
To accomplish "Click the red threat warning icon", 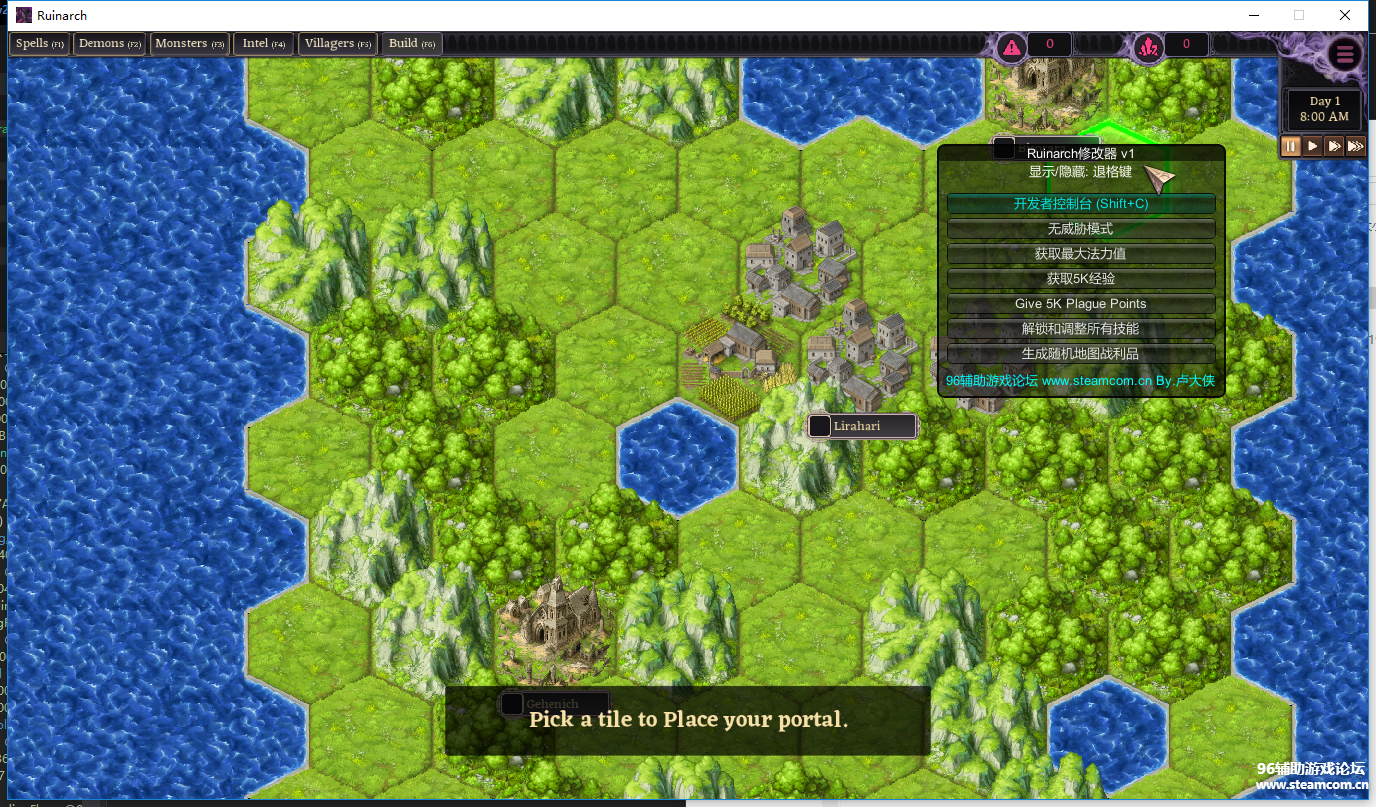I will point(1013,46).
